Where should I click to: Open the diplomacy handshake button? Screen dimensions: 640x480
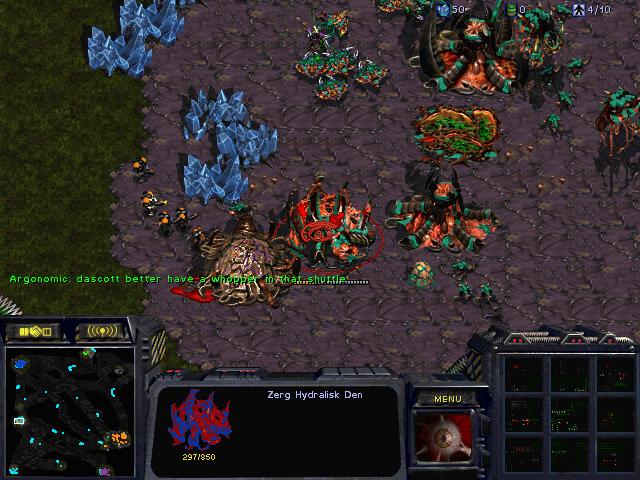33,331
